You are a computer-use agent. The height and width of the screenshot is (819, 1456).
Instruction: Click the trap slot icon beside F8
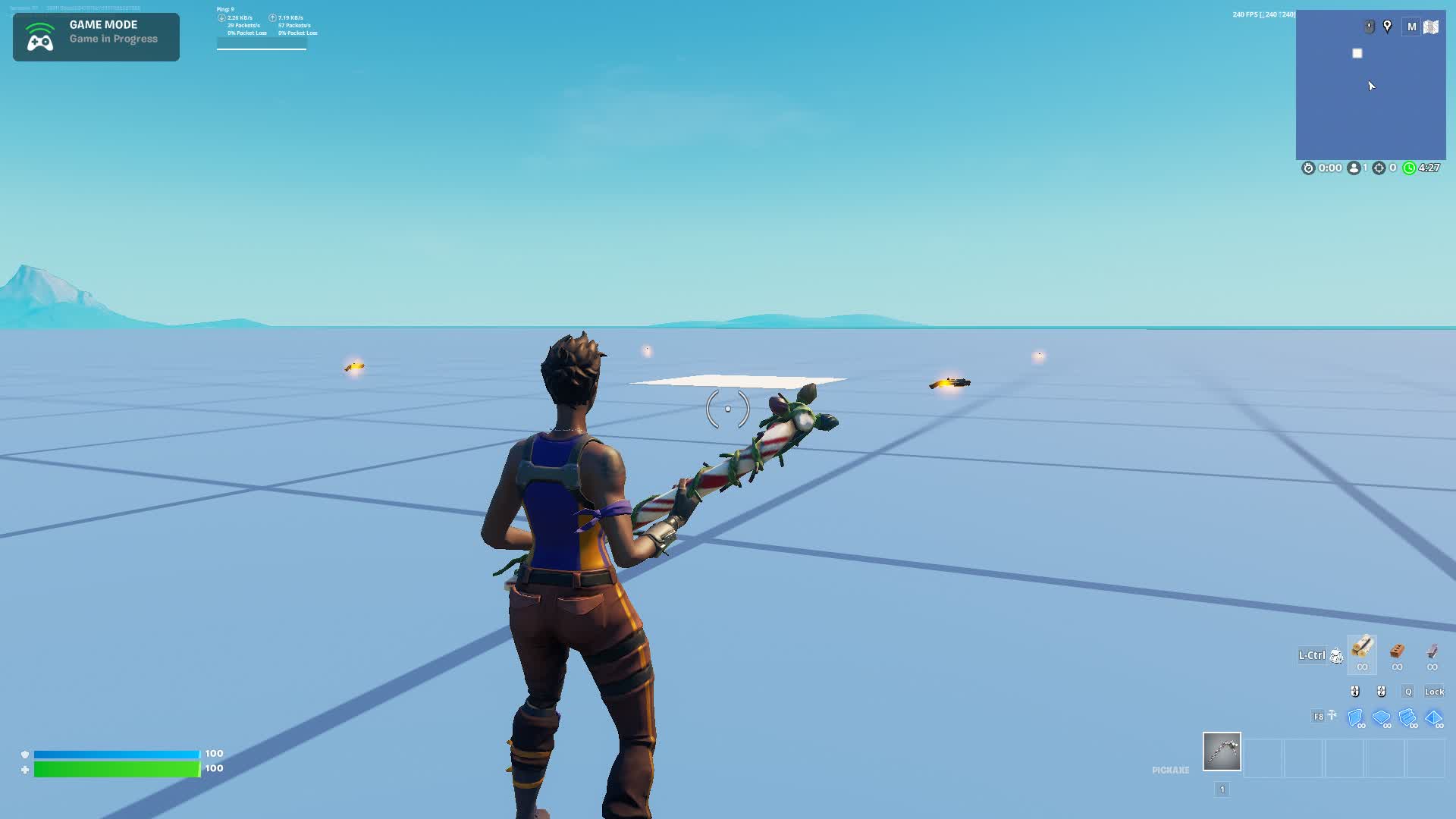pos(1332,715)
